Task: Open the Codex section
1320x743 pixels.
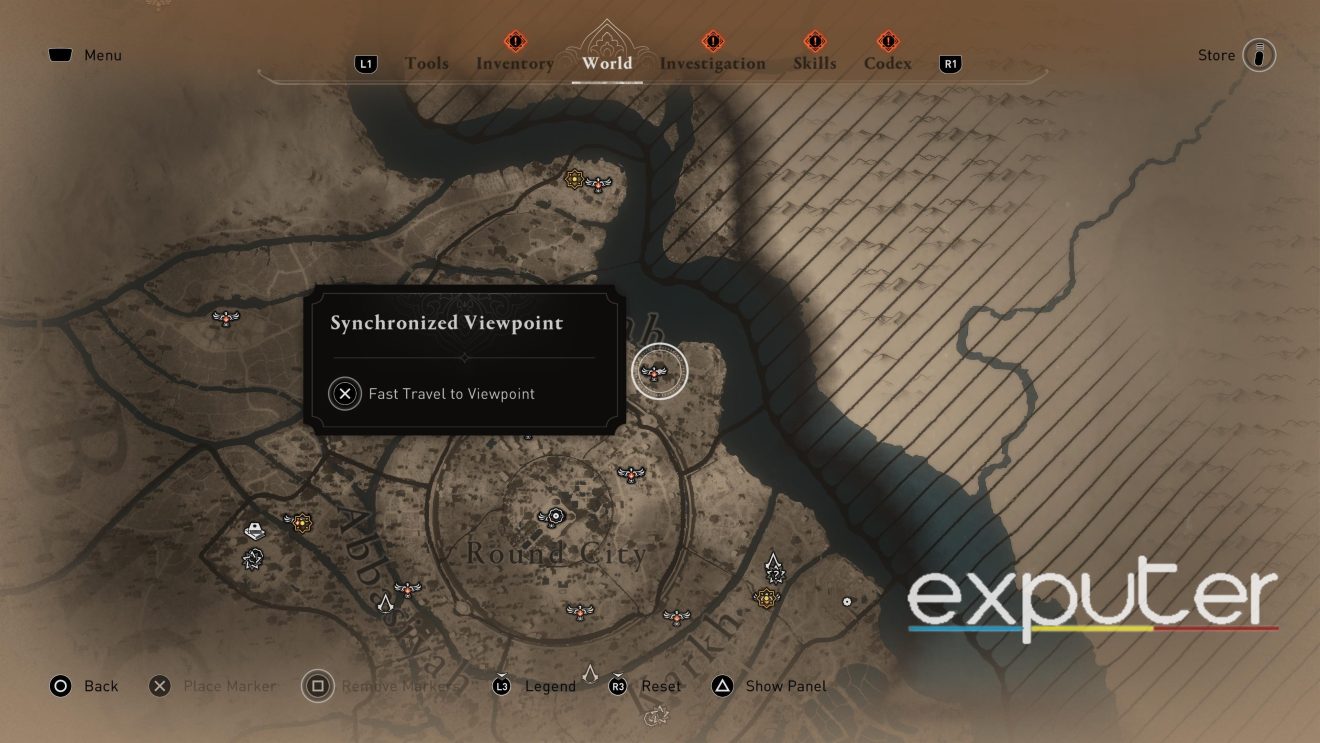Action: (x=886, y=63)
